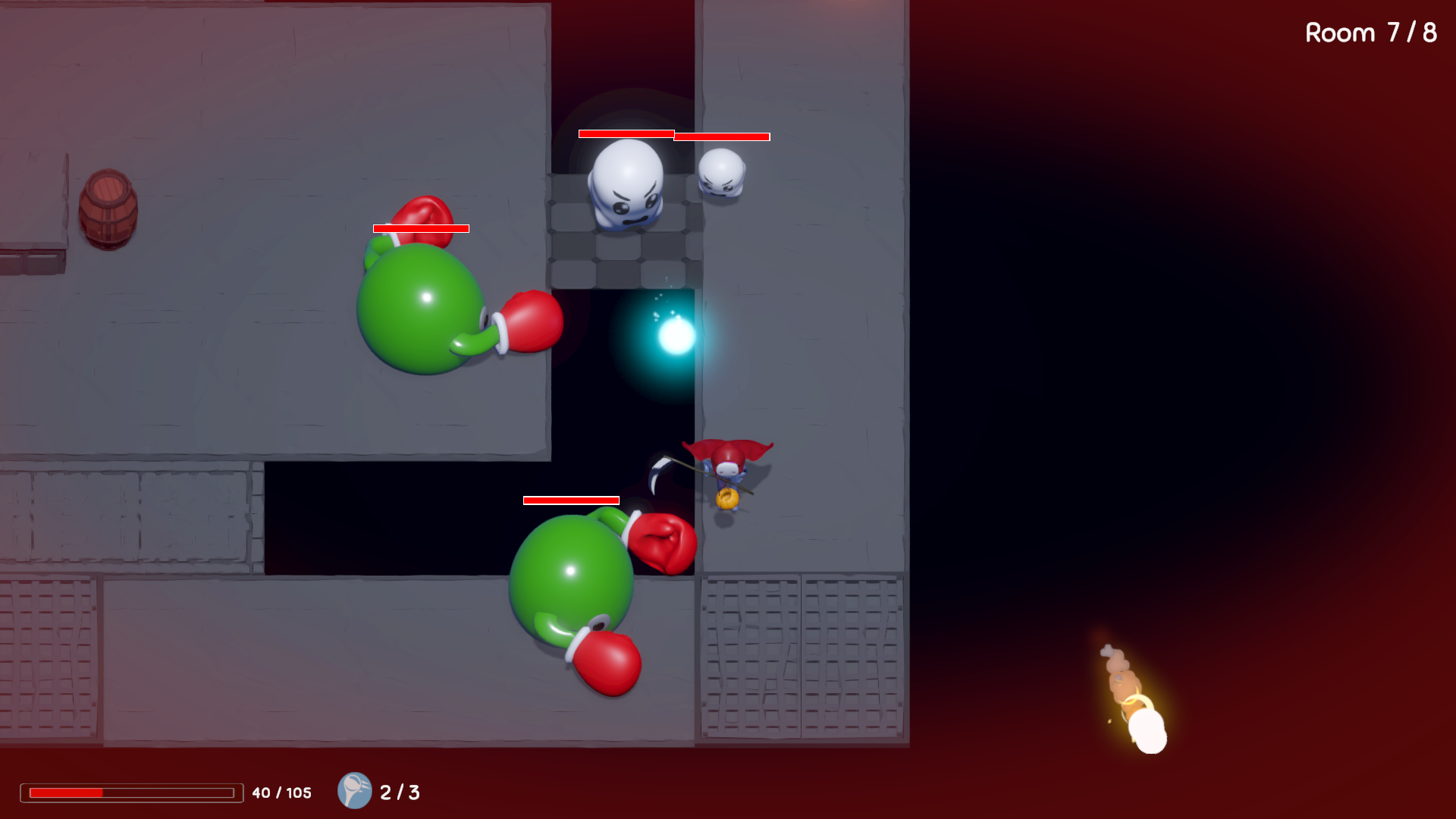Click the wooden barrel in the top-left room
Image resolution: width=1456 pixels, height=819 pixels.
pyautogui.click(x=108, y=209)
